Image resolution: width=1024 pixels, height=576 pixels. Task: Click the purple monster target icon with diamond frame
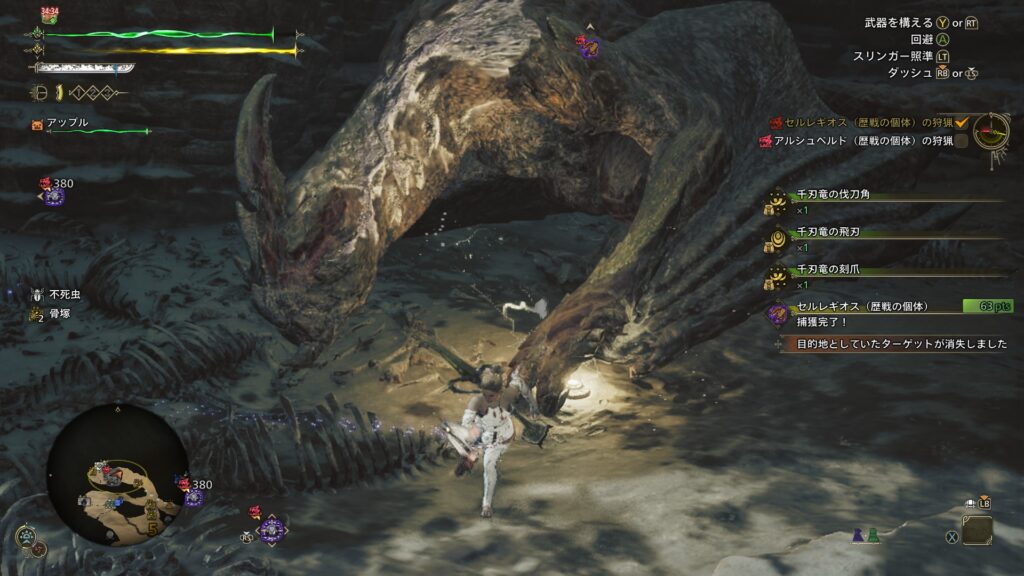tap(271, 528)
